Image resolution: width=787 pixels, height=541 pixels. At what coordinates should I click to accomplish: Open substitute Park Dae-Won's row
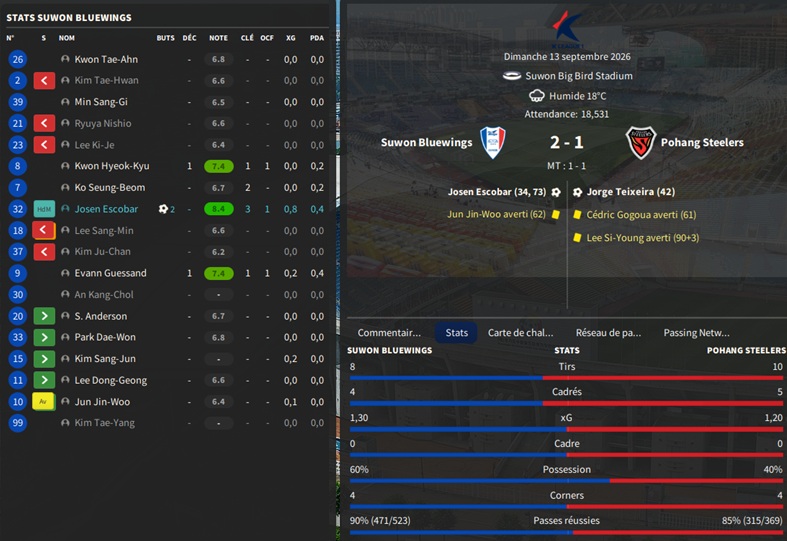tap(104, 338)
